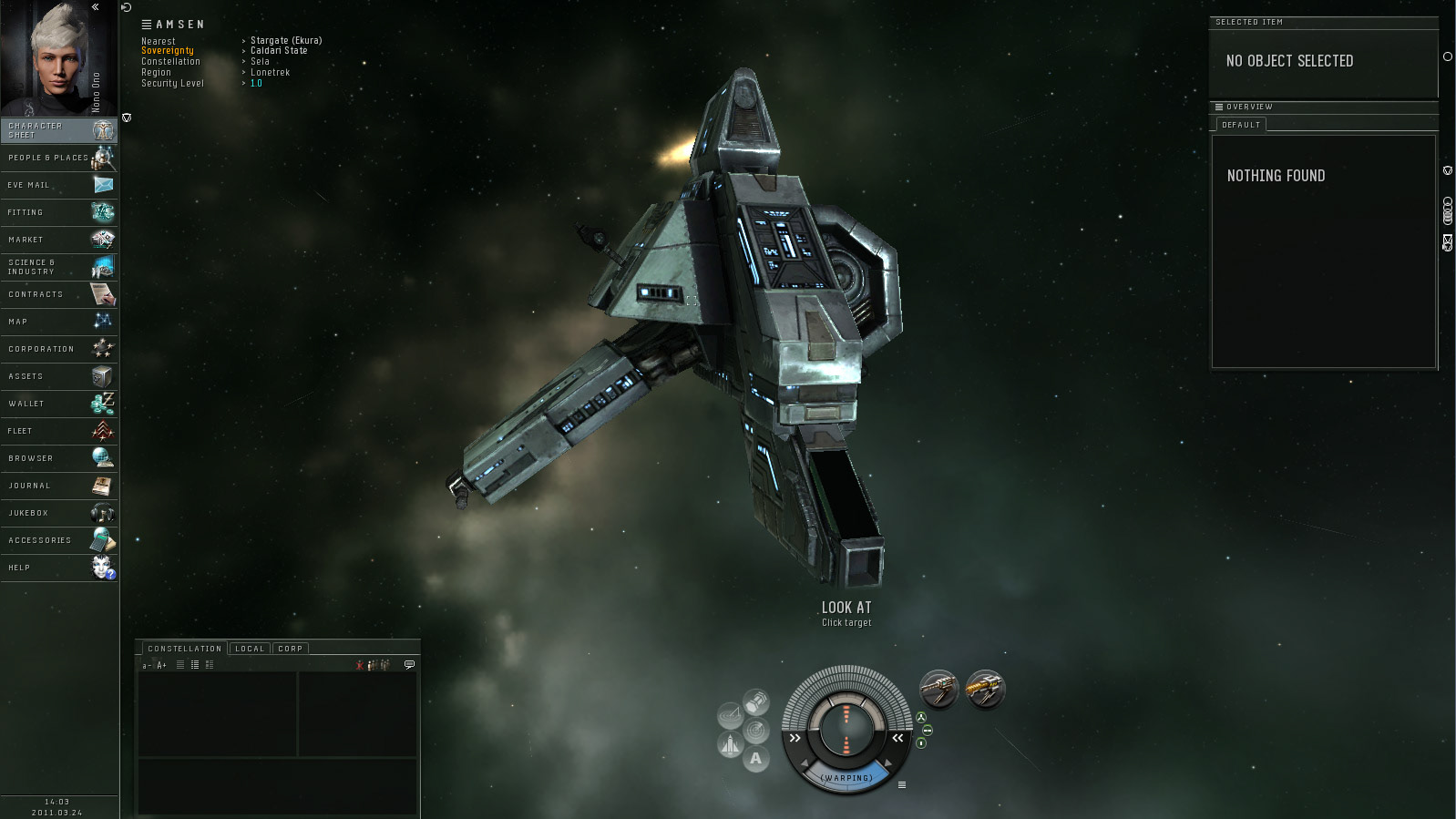Open the Fitting window
1456x819 pixels.
click(59, 212)
